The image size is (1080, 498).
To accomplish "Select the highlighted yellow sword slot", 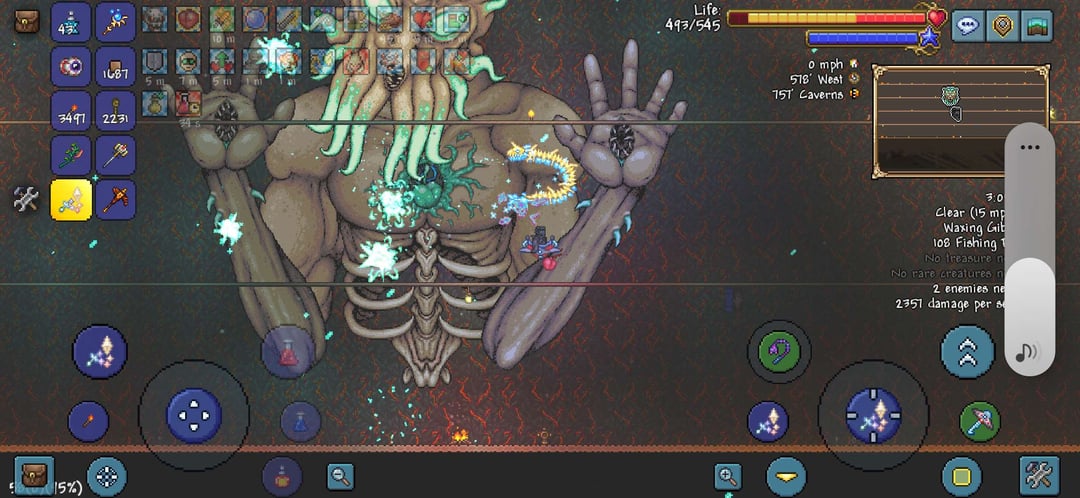I will point(71,200).
